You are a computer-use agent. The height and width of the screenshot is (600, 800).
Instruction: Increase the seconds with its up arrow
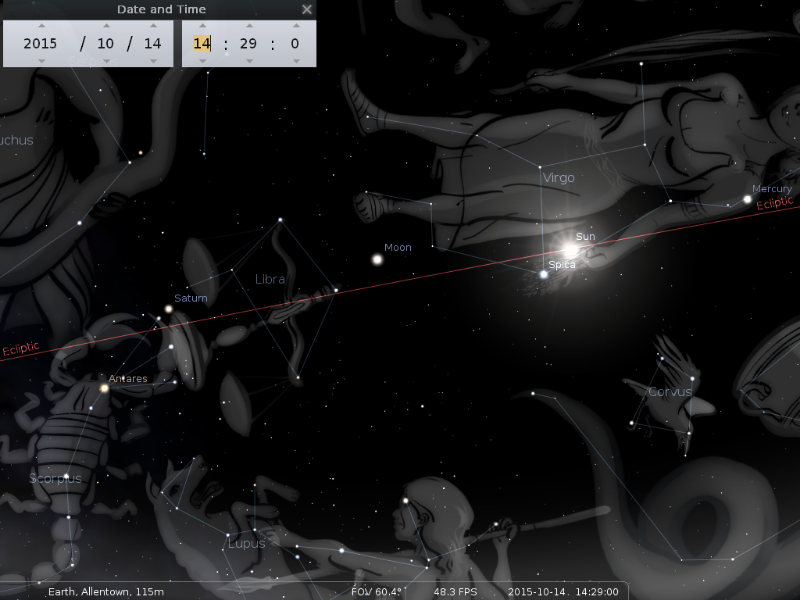coord(294,26)
